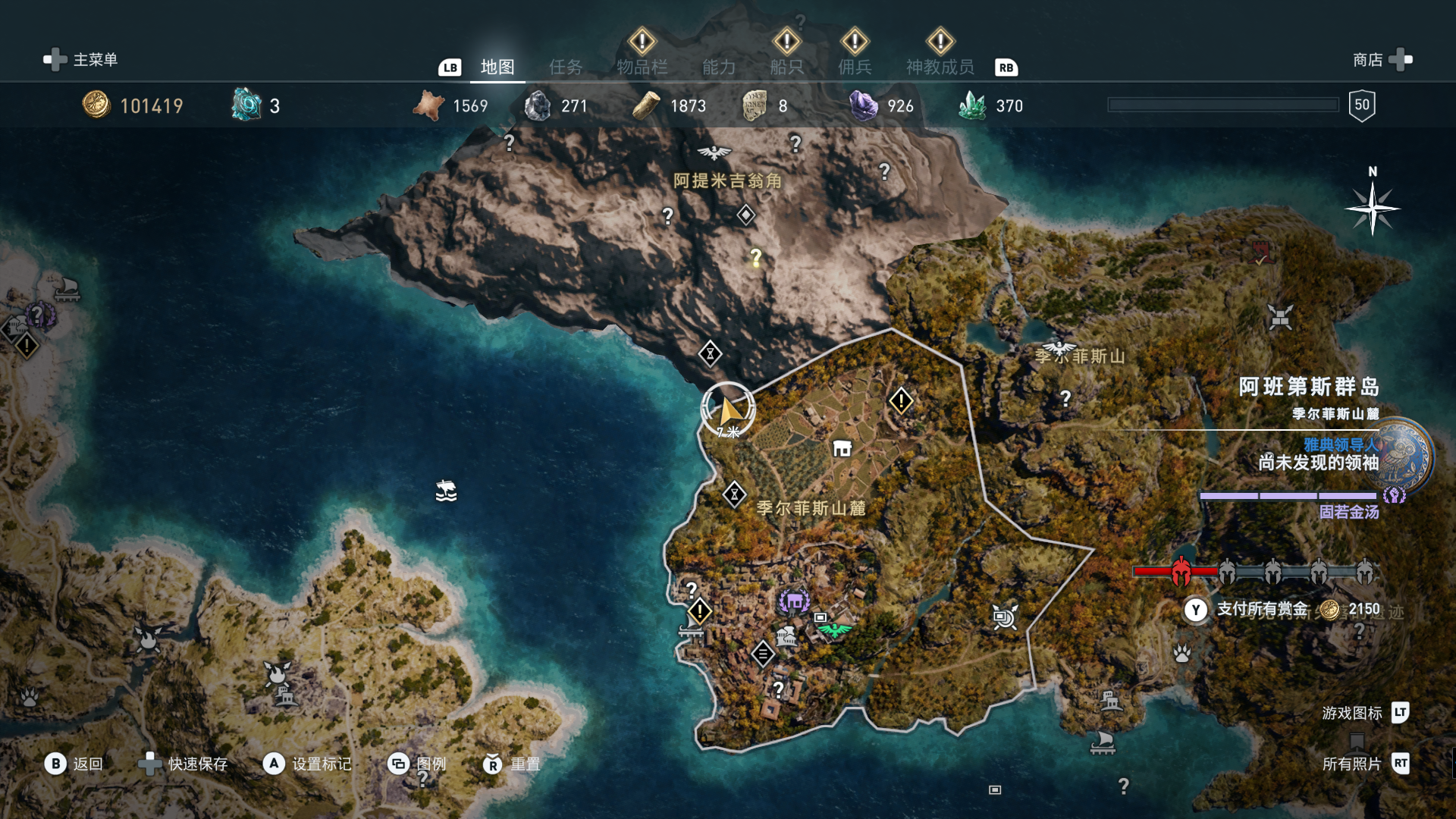Choose the purple leader house marker
1456x819 pixels.
click(x=794, y=601)
